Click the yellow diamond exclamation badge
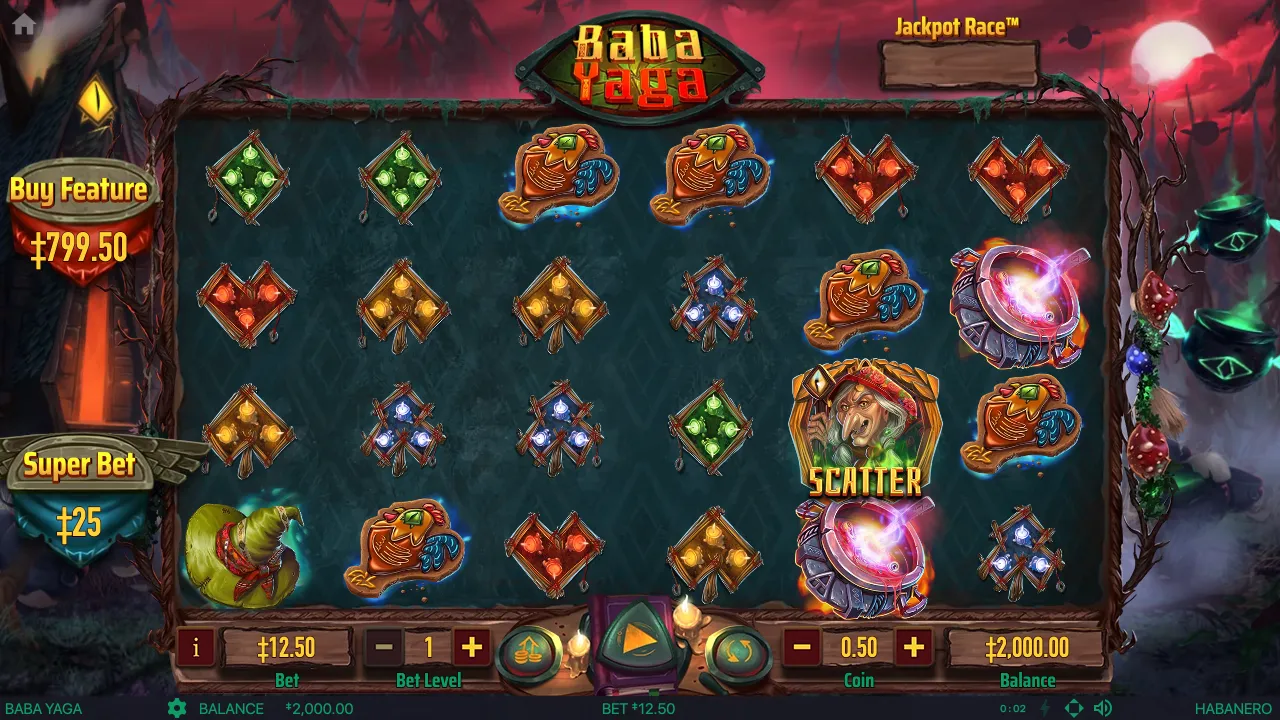The image size is (1280, 720). click(96, 99)
